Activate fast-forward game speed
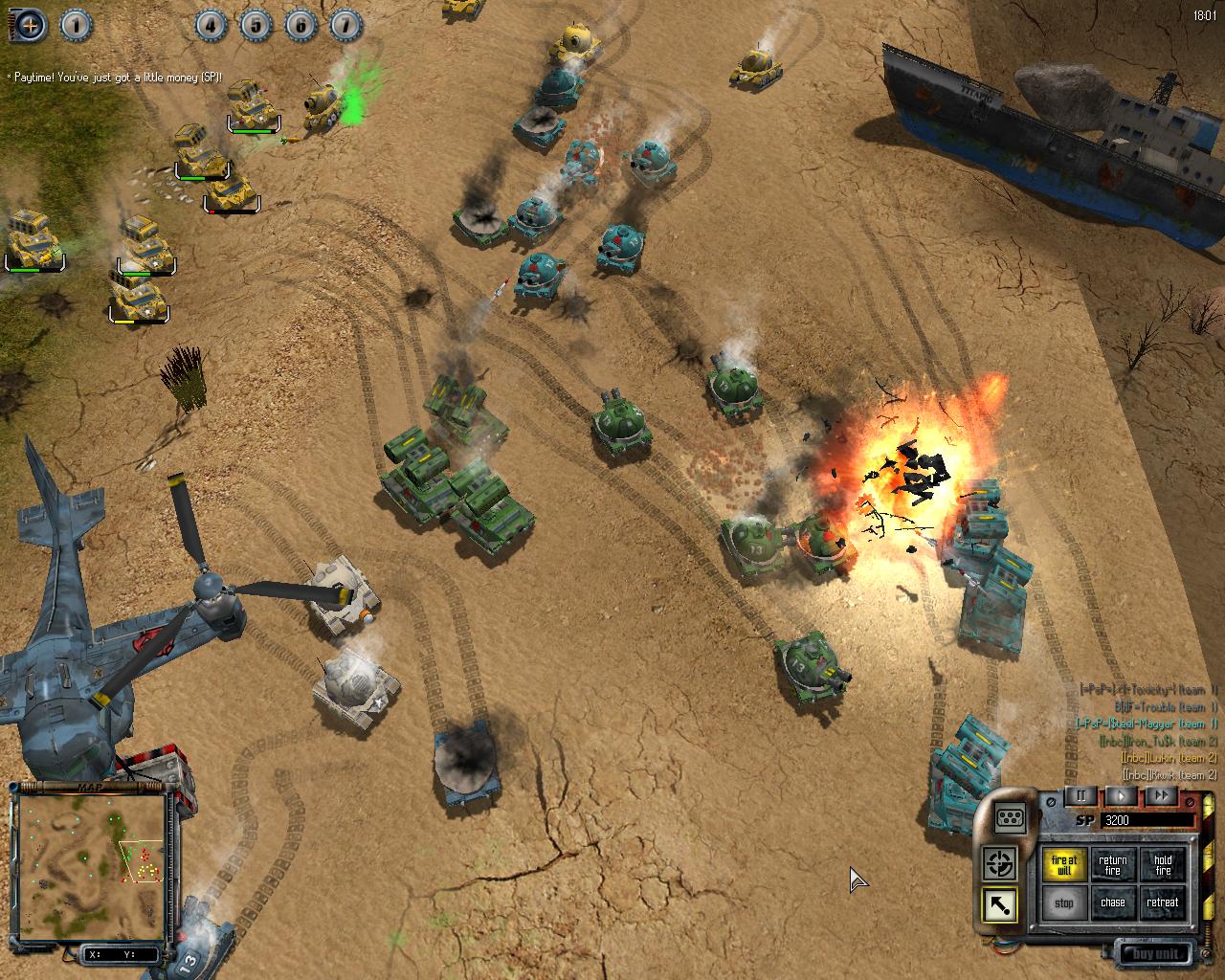Screen dimensions: 1225x980 coord(1160,795)
